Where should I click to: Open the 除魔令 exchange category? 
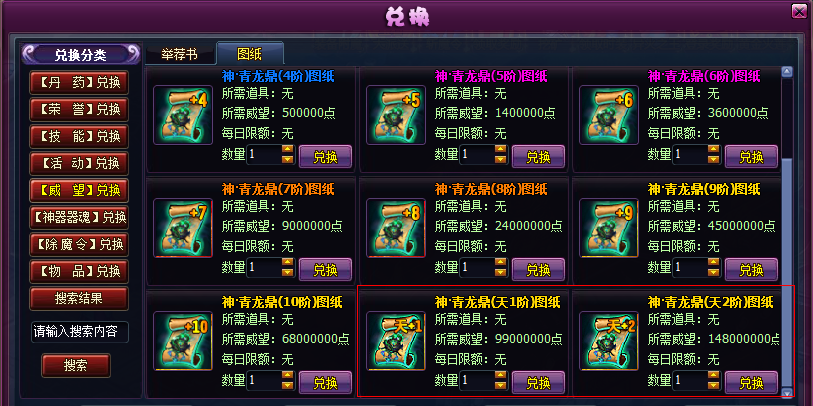pyautogui.click(x=80, y=244)
